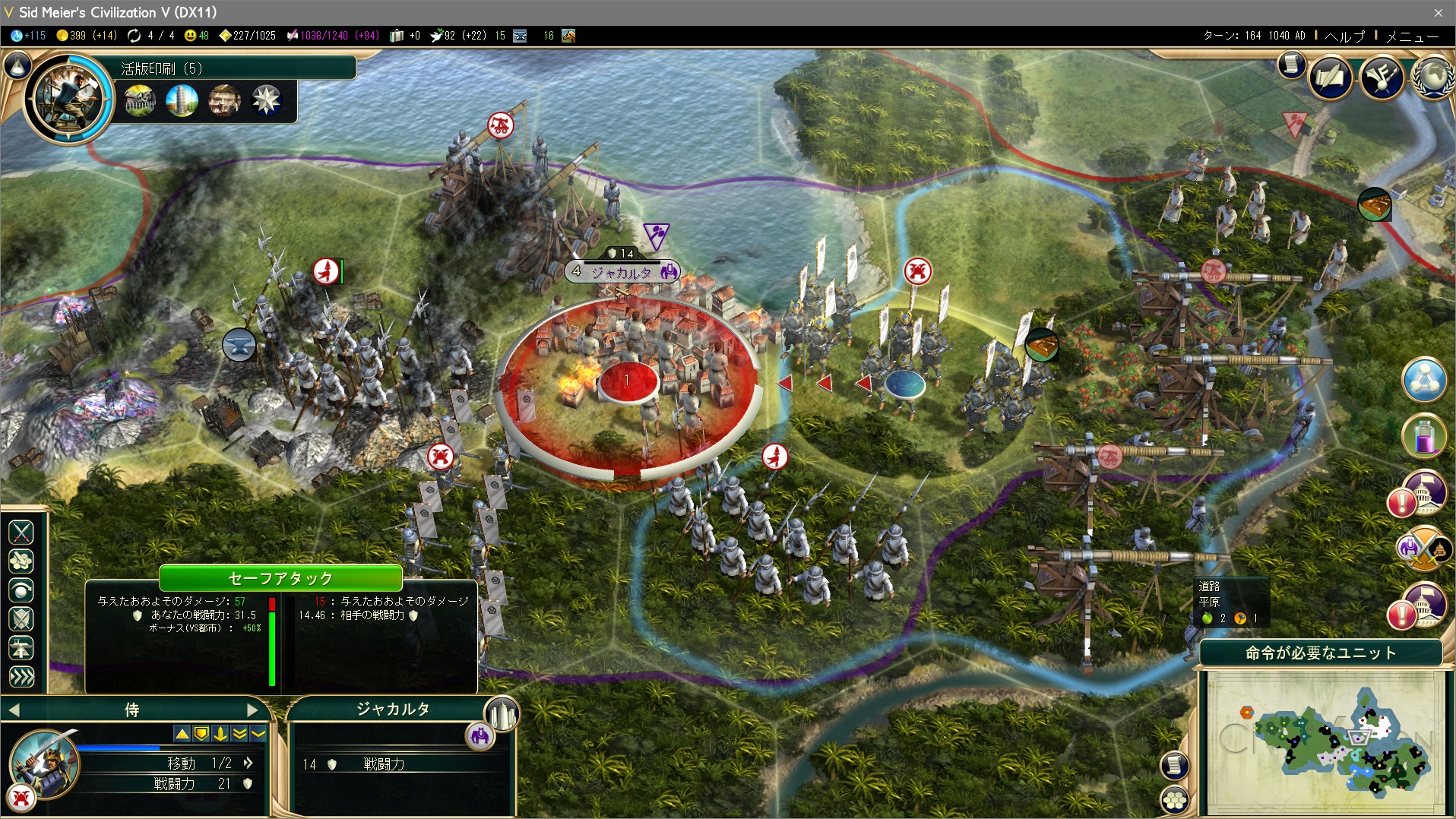Cycle to the next unit with right arrow
The height and width of the screenshot is (819, 1456).
[x=252, y=710]
